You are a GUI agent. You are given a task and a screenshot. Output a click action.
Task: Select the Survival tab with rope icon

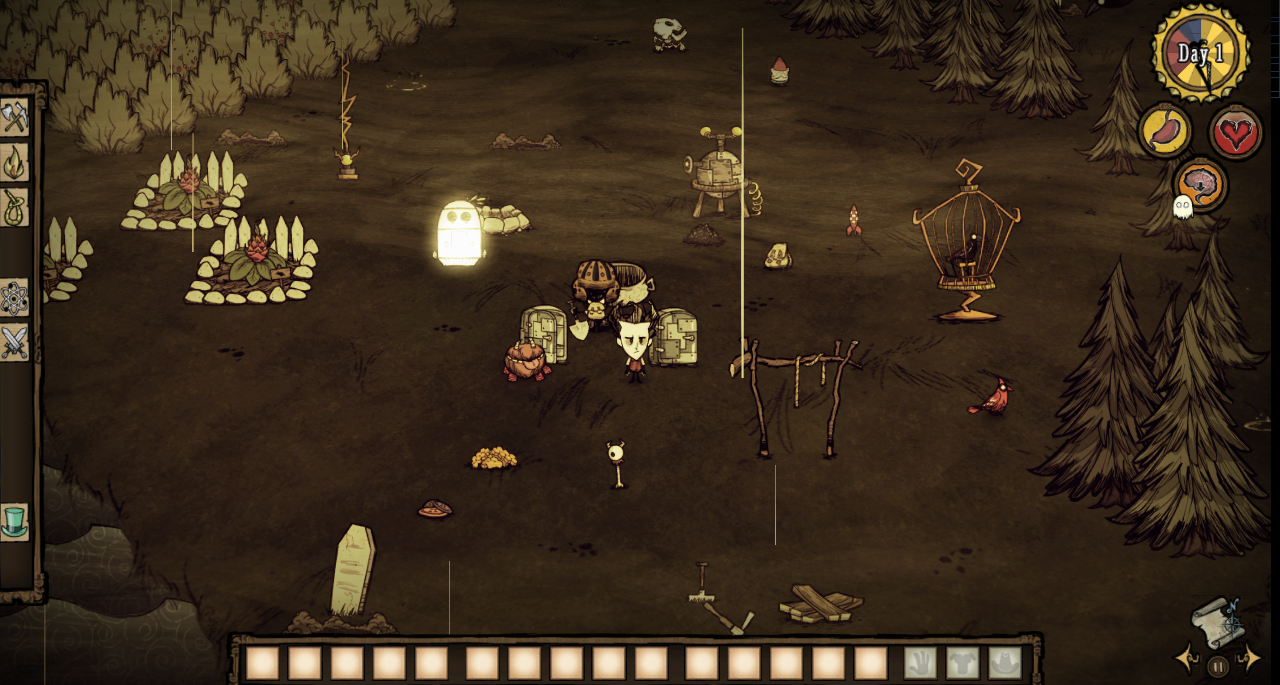(x=14, y=207)
